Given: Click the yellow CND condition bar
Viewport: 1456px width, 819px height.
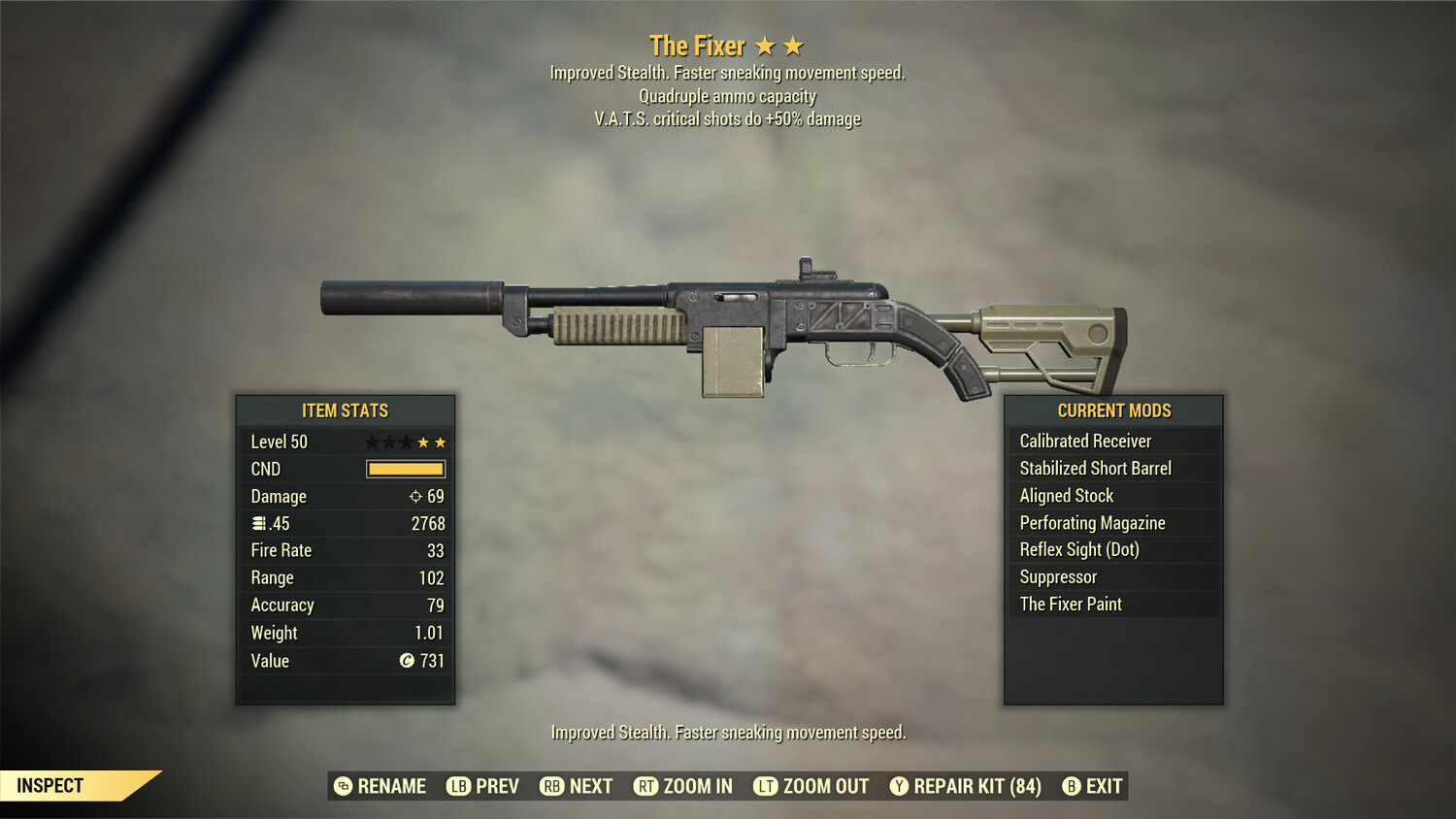Looking at the screenshot, I should [x=405, y=469].
